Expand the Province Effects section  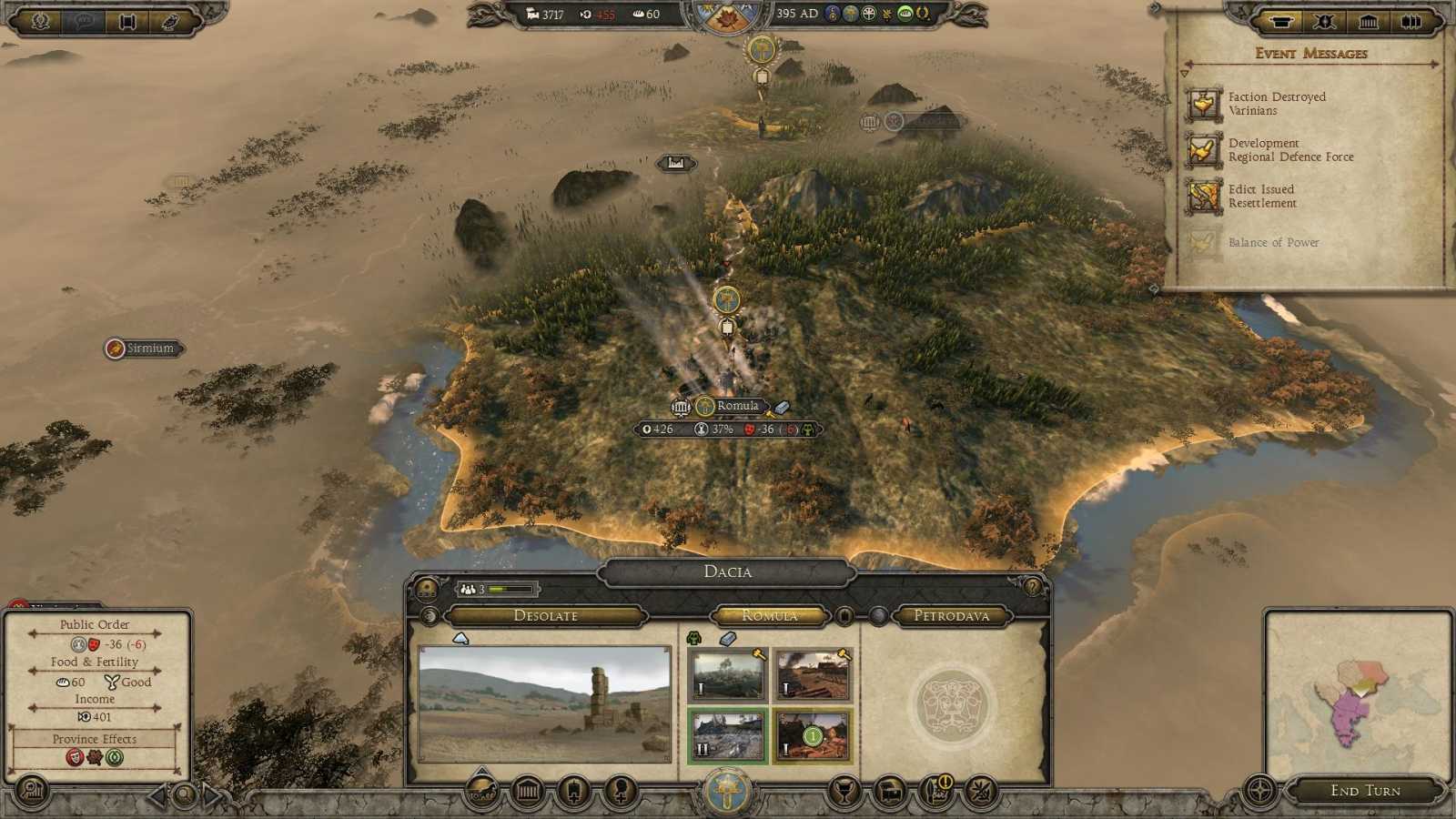[94, 739]
